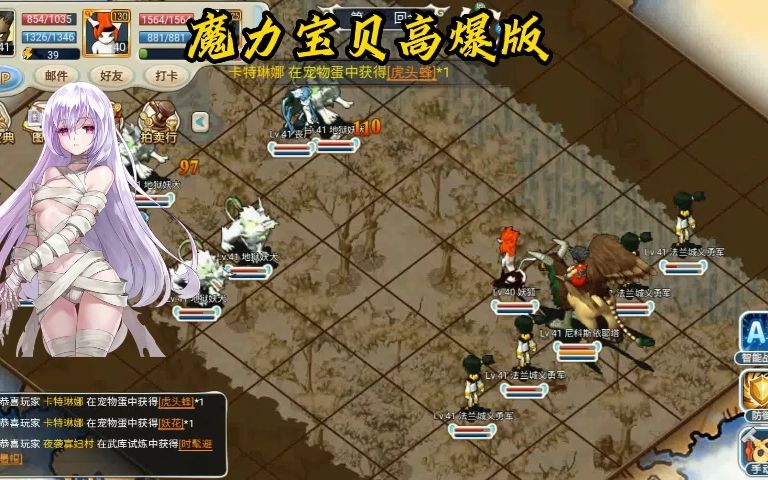Collapse the menu with the blue arrow
The height and width of the screenshot is (480, 768).
point(200,121)
